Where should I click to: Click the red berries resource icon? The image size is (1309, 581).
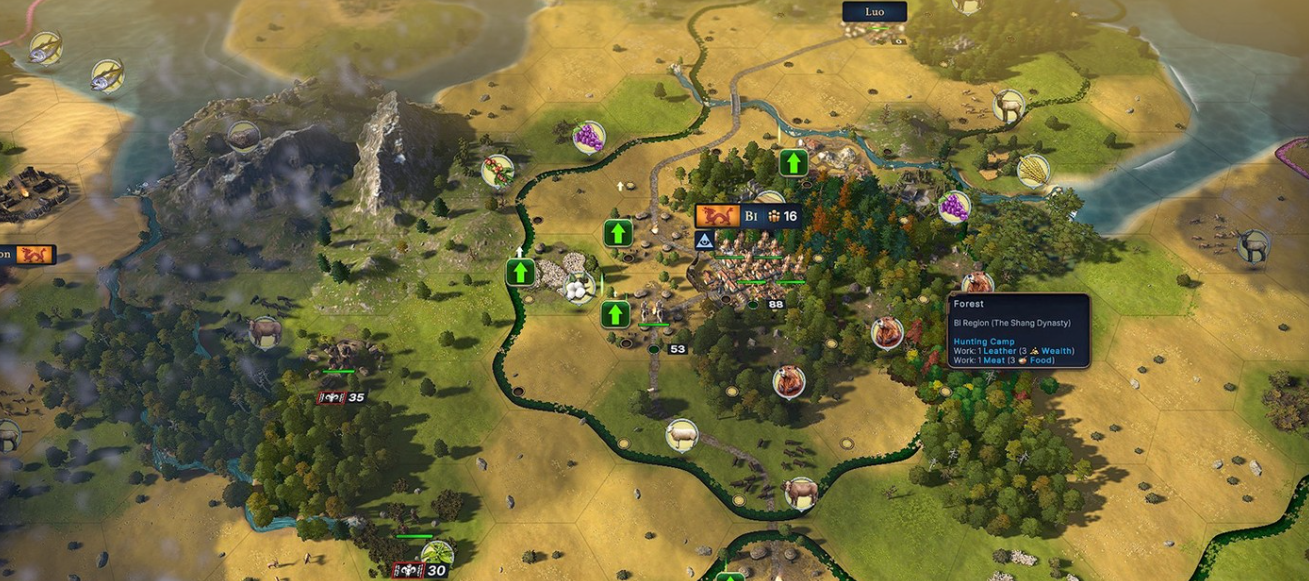(x=497, y=170)
